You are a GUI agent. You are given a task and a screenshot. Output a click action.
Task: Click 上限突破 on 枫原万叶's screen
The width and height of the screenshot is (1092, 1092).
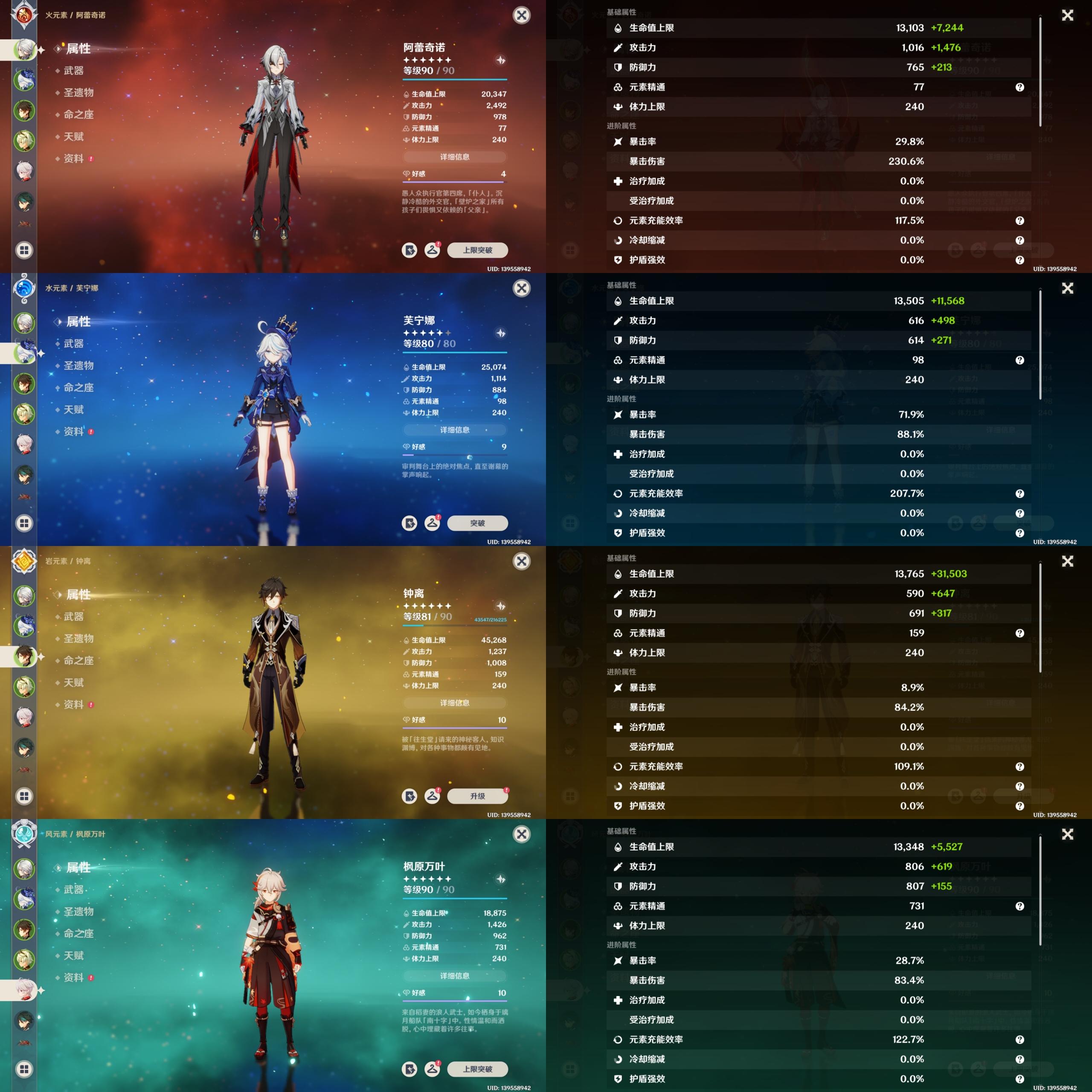point(477,1069)
